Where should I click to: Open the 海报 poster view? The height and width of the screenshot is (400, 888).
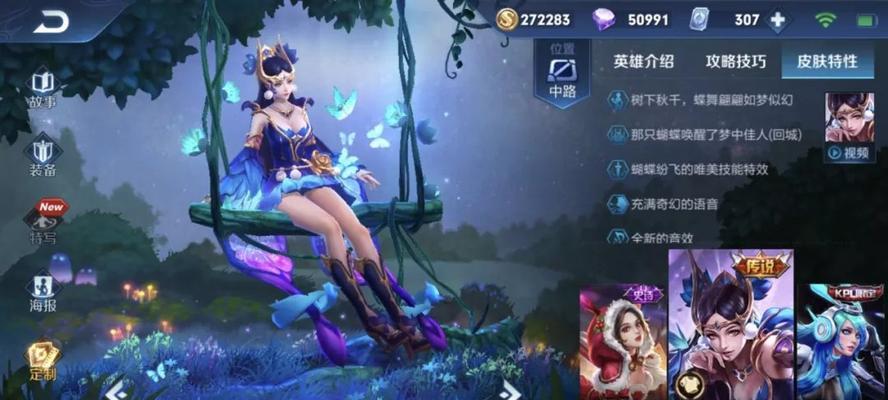tap(43, 291)
